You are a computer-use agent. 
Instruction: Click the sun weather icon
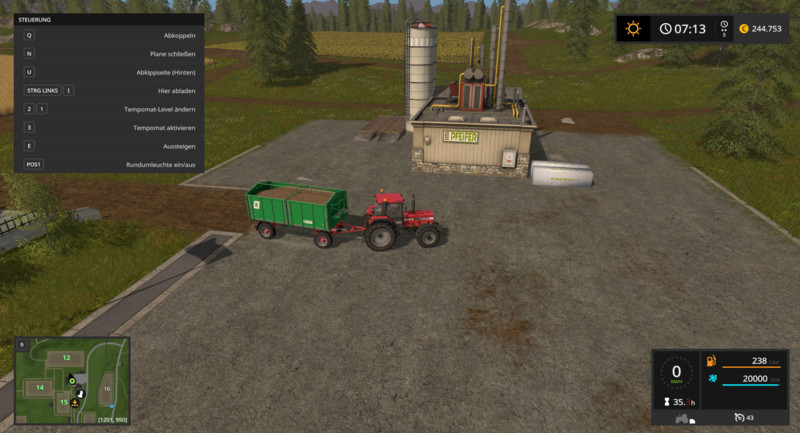pos(633,28)
